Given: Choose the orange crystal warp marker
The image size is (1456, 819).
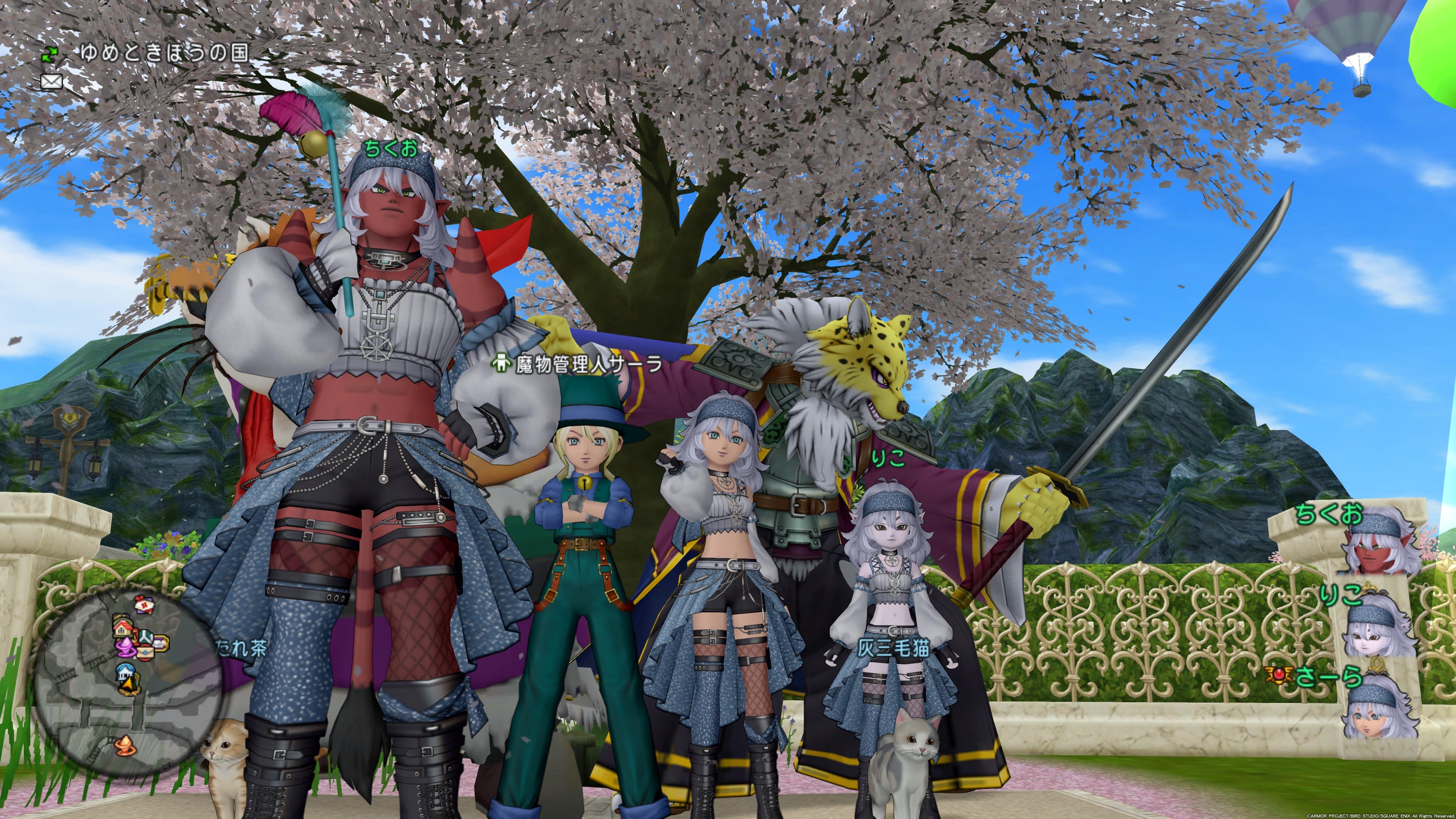Looking at the screenshot, I should pyautogui.click(x=126, y=746).
